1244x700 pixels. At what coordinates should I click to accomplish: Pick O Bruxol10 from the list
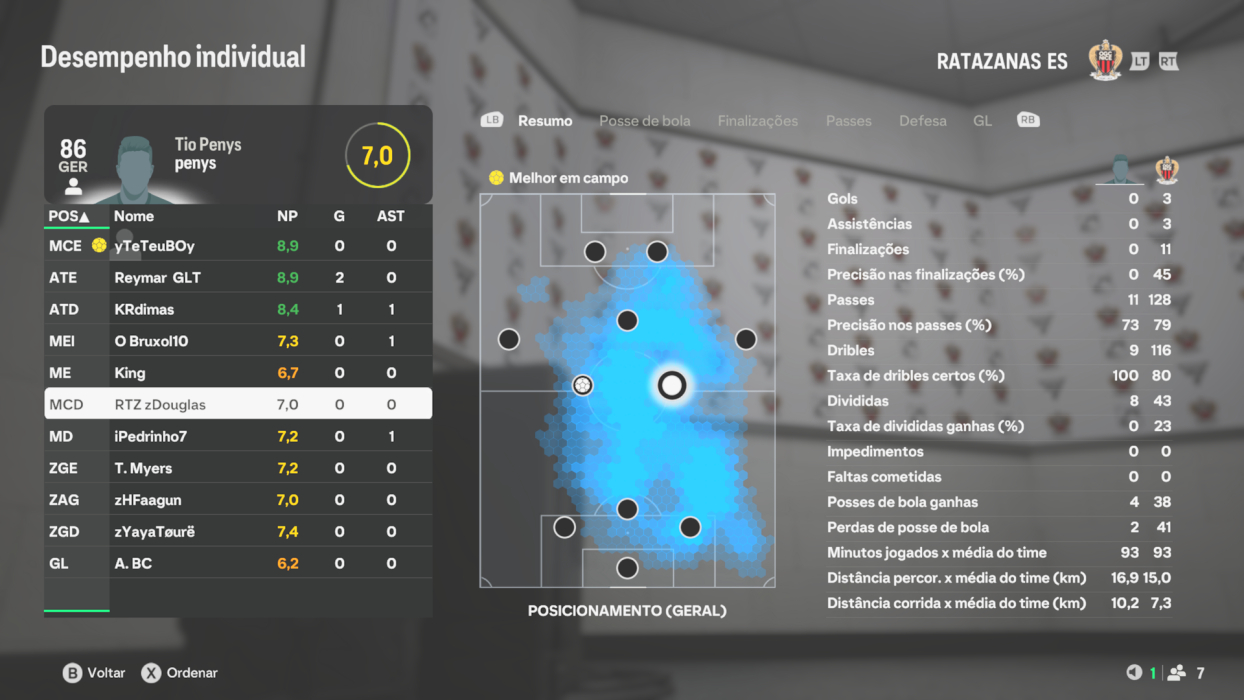(238, 341)
